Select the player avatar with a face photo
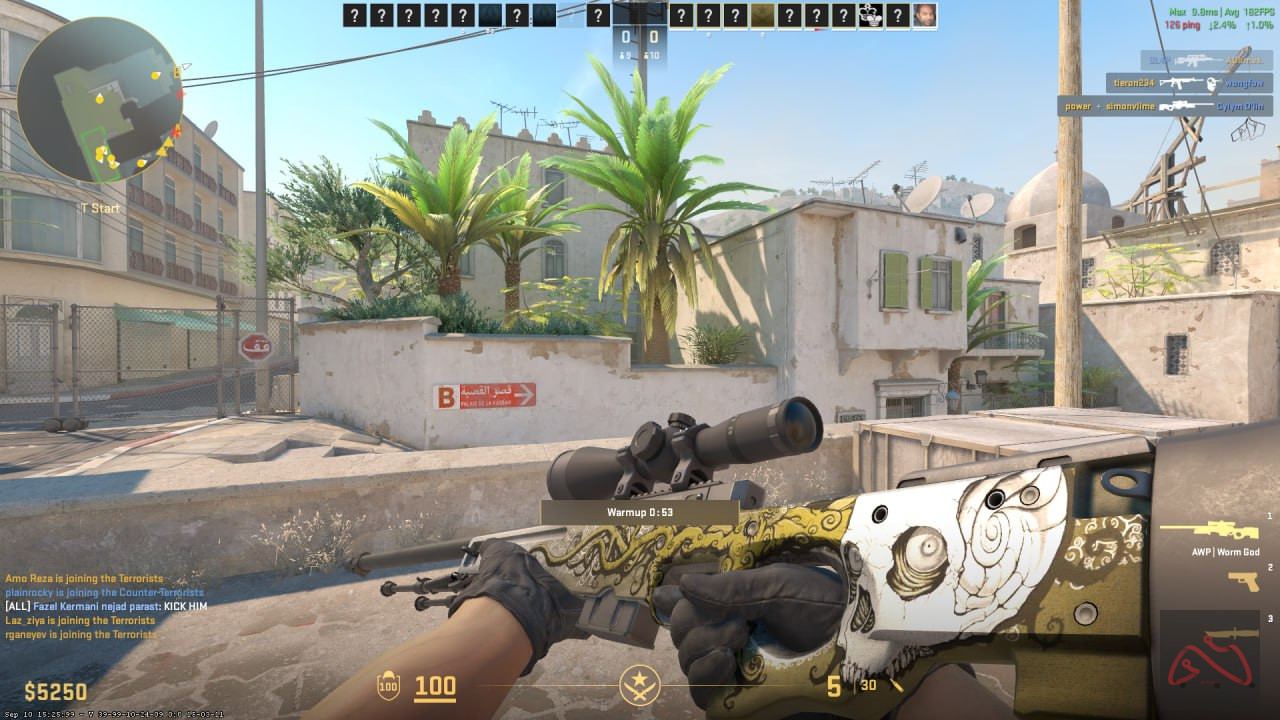The width and height of the screenshot is (1280, 720). coord(925,15)
